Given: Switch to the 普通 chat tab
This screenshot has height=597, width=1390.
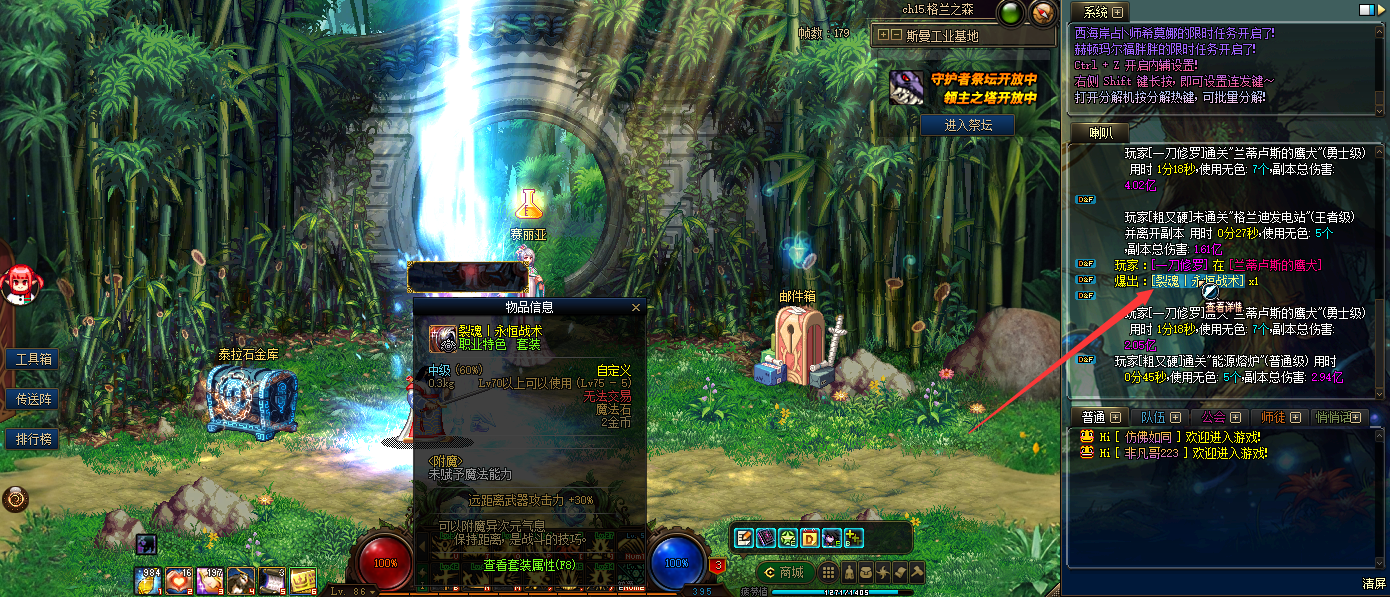Looking at the screenshot, I should 1093,417.
